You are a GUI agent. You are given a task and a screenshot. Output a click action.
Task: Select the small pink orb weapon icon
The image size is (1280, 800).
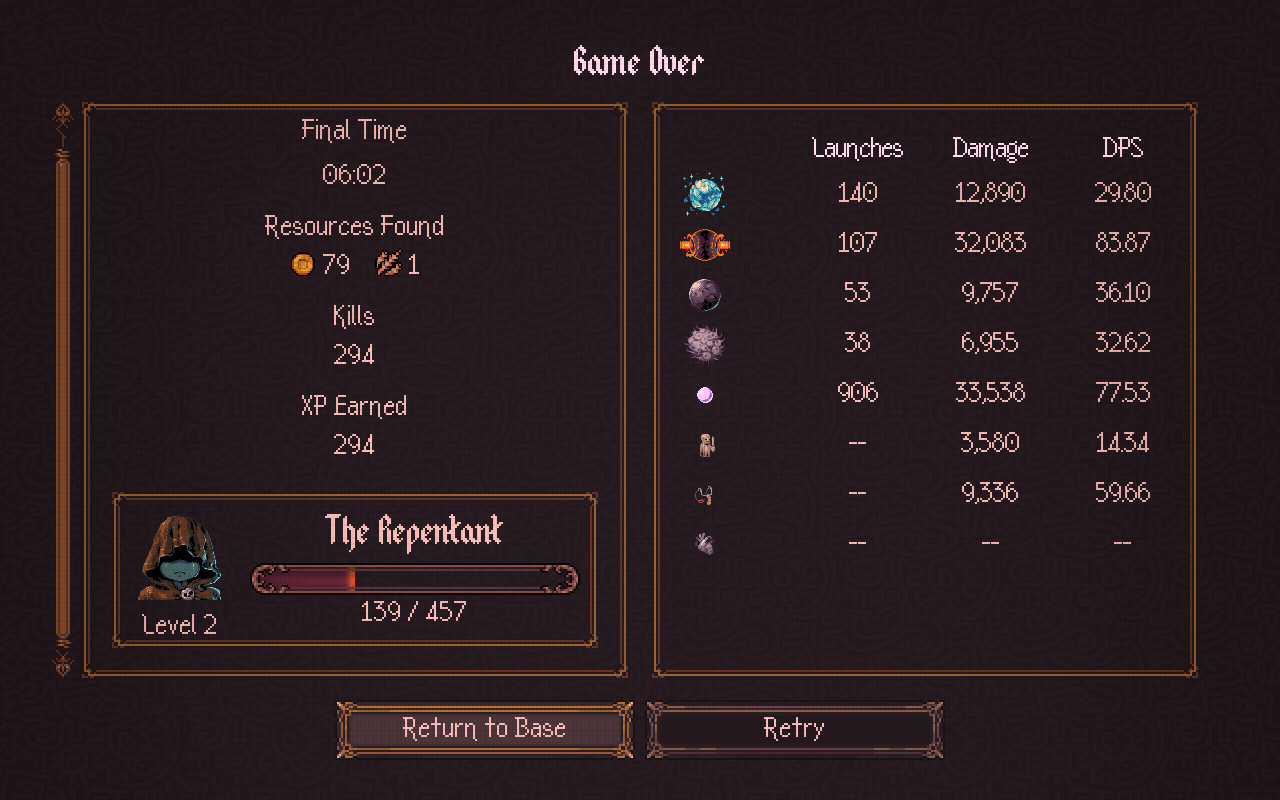(705, 395)
